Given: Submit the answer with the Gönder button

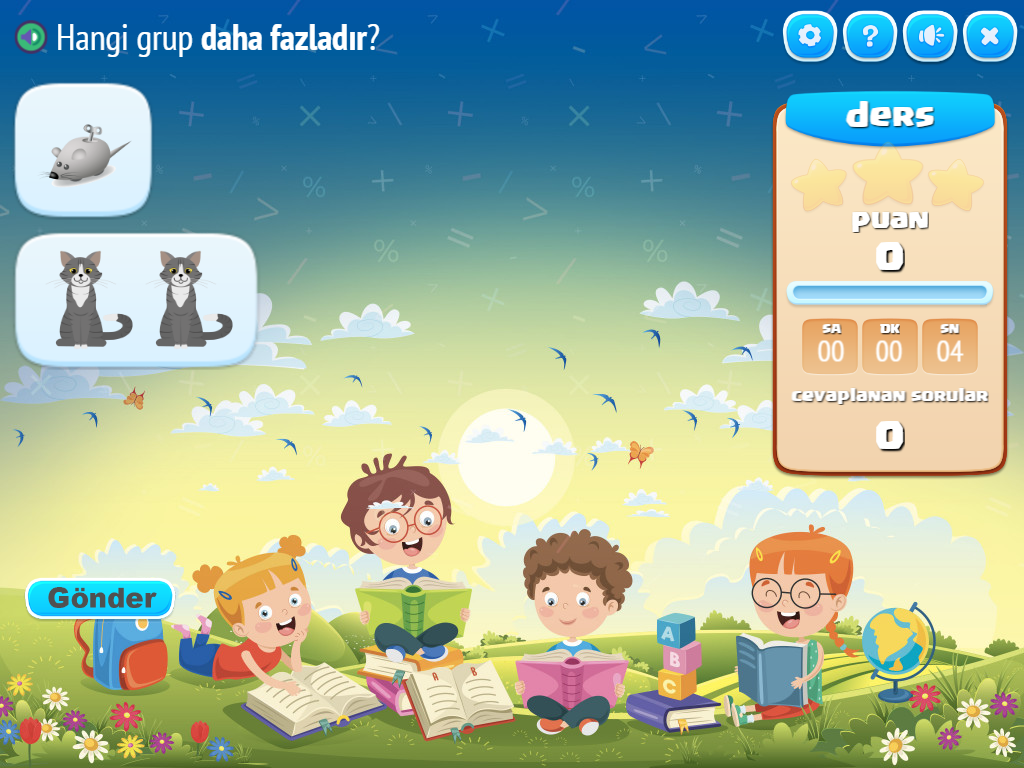Looking at the screenshot, I should [x=100, y=598].
